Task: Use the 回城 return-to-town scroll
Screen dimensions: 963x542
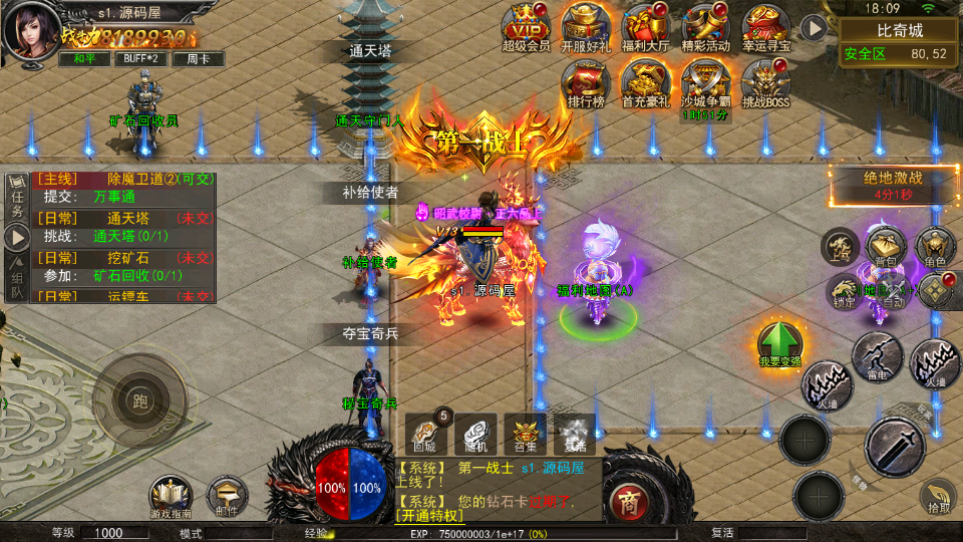Action: (426, 433)
